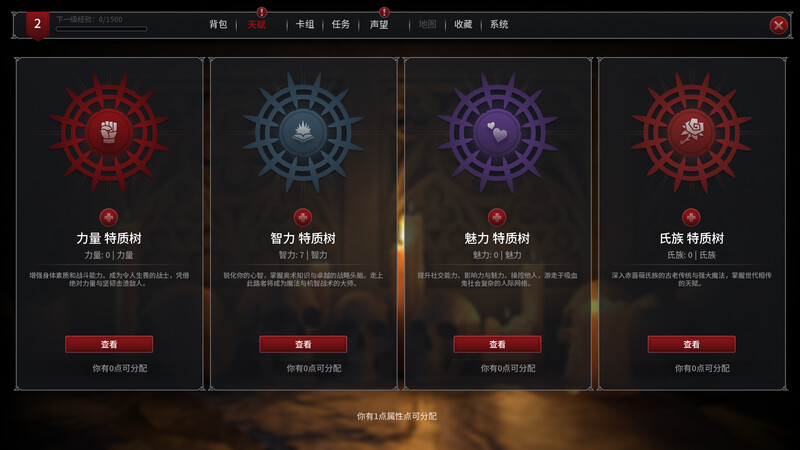This screenshot has height=450, width=800.
Task: Add a point to 氏族 with the plus
Action: [691, 217]
